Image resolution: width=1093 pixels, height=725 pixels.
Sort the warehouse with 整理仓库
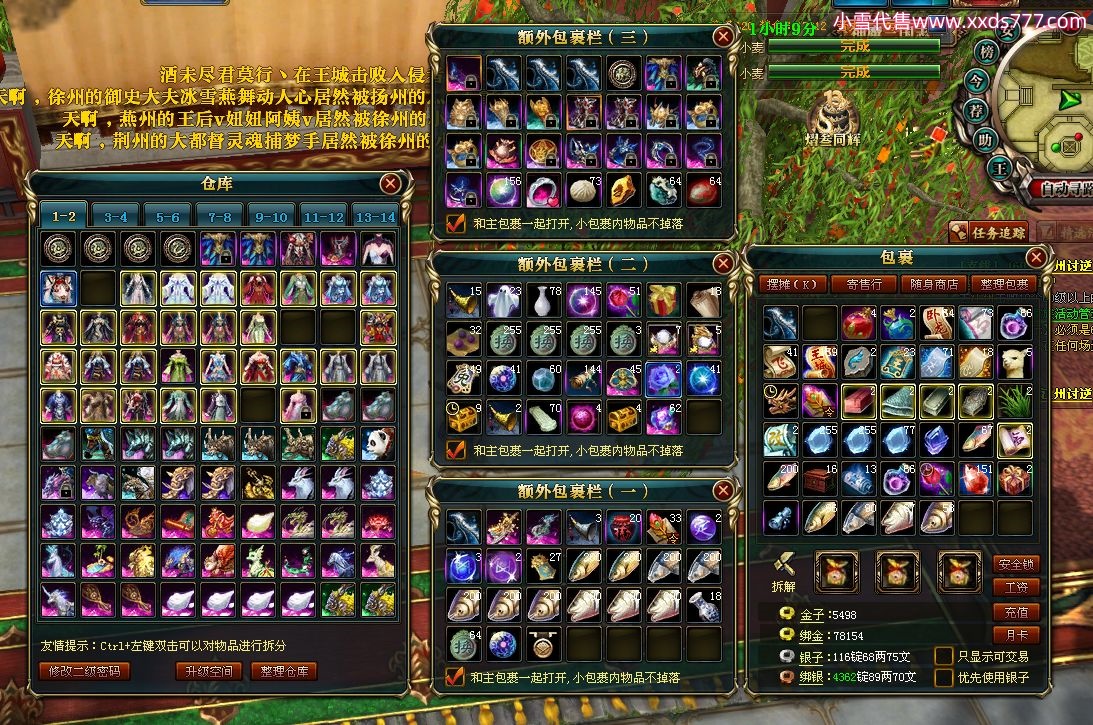pyautogui.click(x=283, y=671)
